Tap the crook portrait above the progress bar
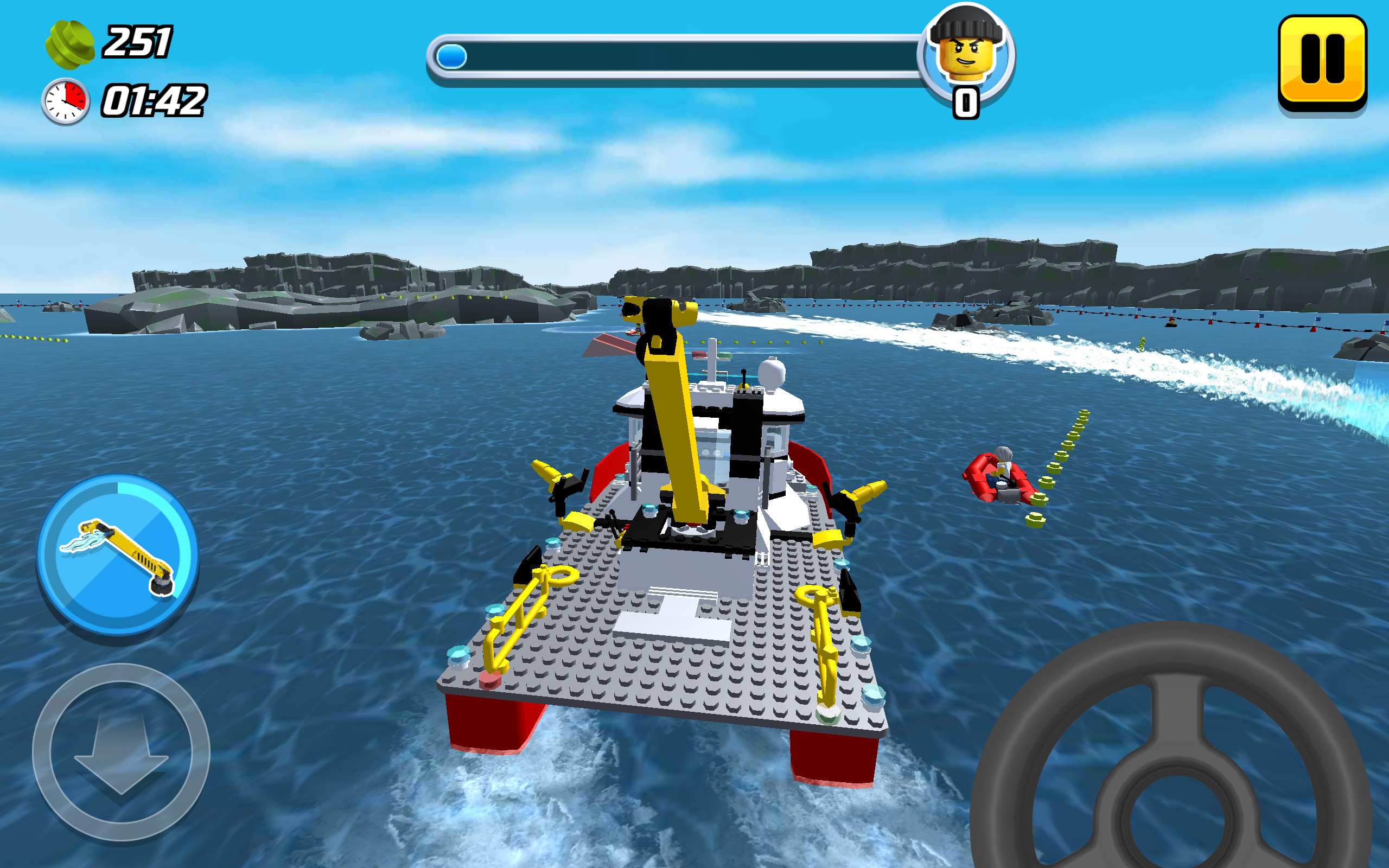 pos(966,55)
